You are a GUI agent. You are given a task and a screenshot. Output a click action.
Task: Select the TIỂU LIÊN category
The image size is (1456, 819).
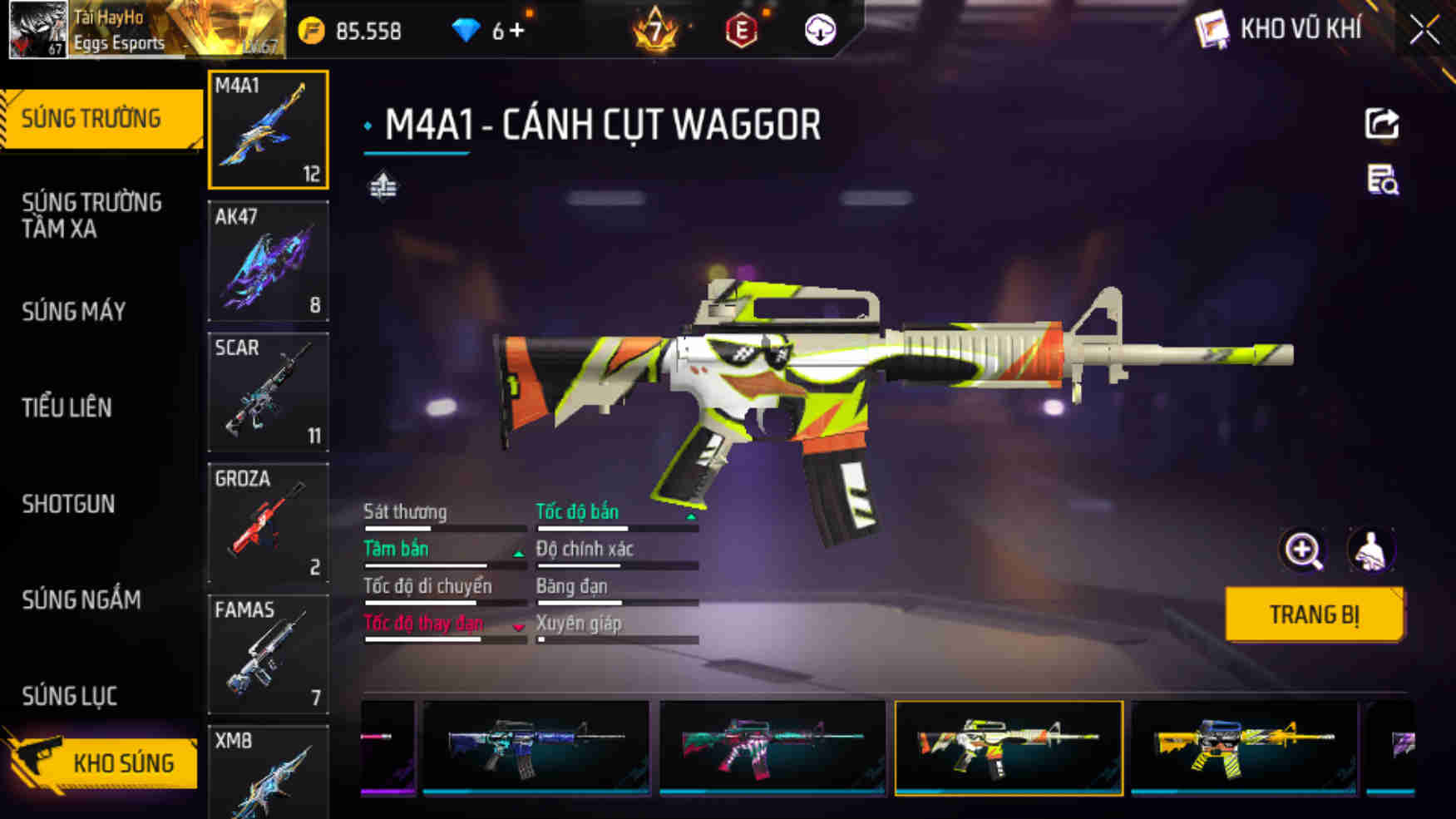click(67, 407)
